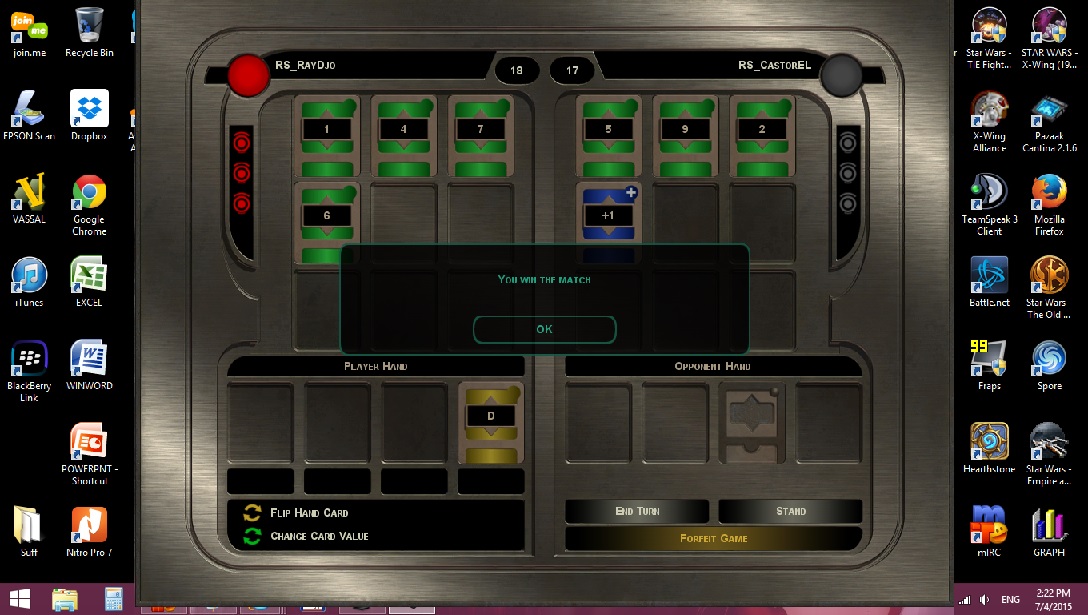Choose Stand for this round

(x=790, y=511)
